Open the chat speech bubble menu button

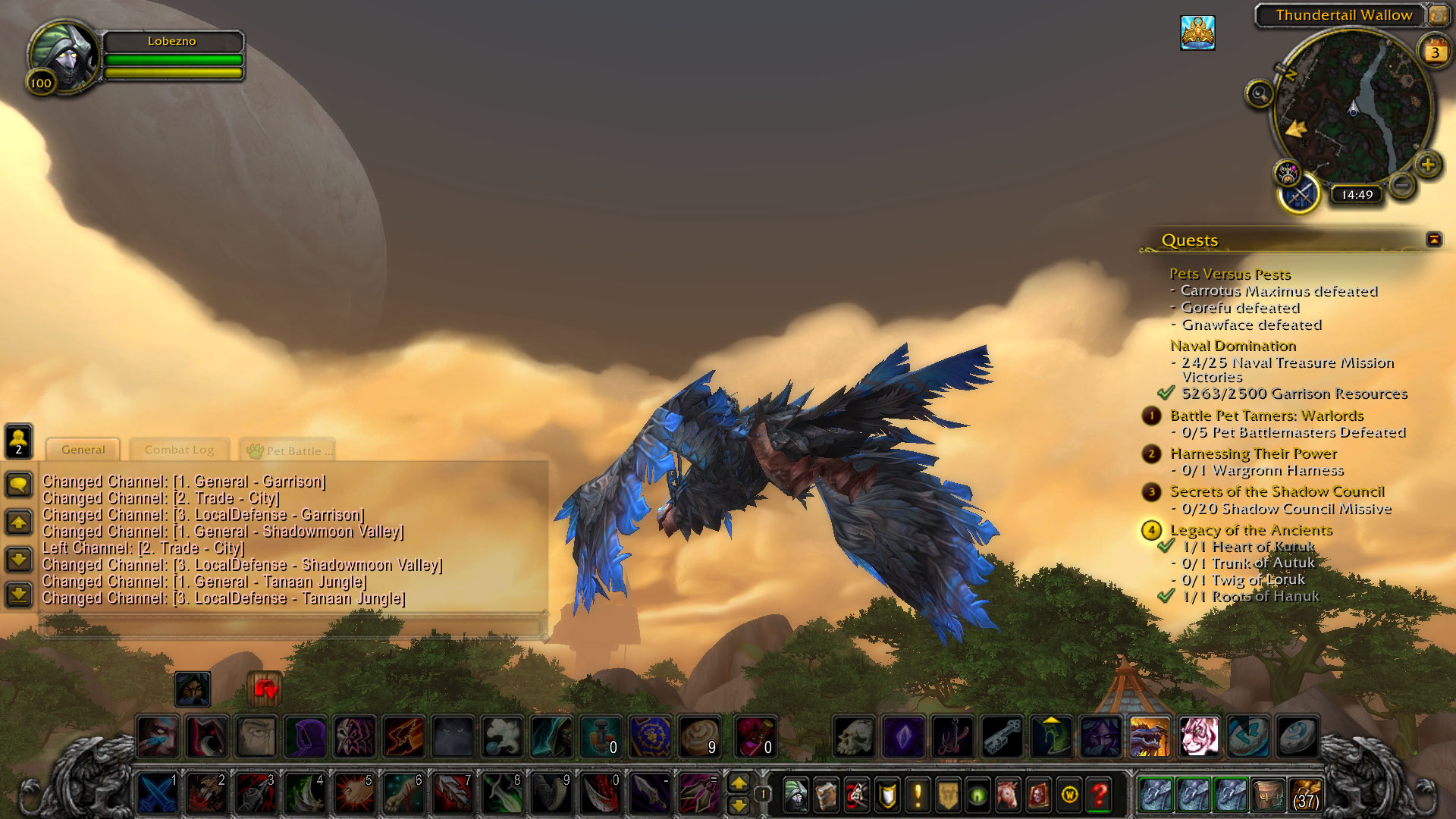(x=19, y=484)
